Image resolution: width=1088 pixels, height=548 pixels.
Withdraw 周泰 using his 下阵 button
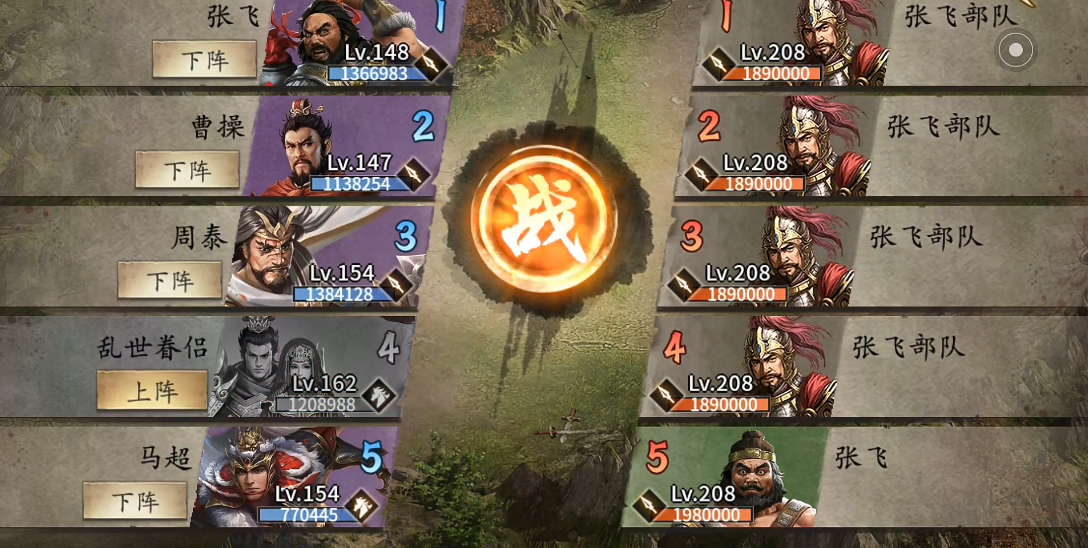point(169,280)
